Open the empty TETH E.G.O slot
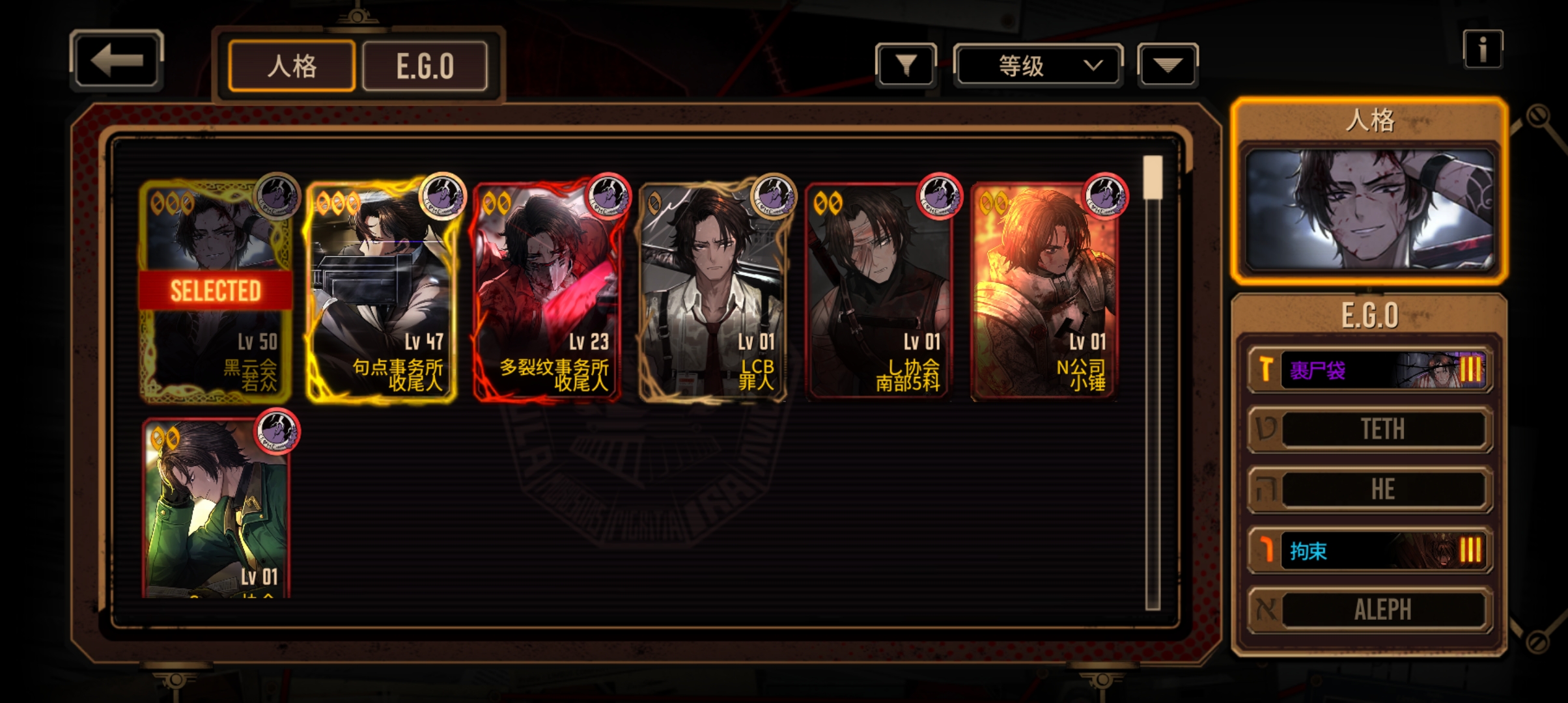This screenshot has width=1568, height=703. 1369,429
